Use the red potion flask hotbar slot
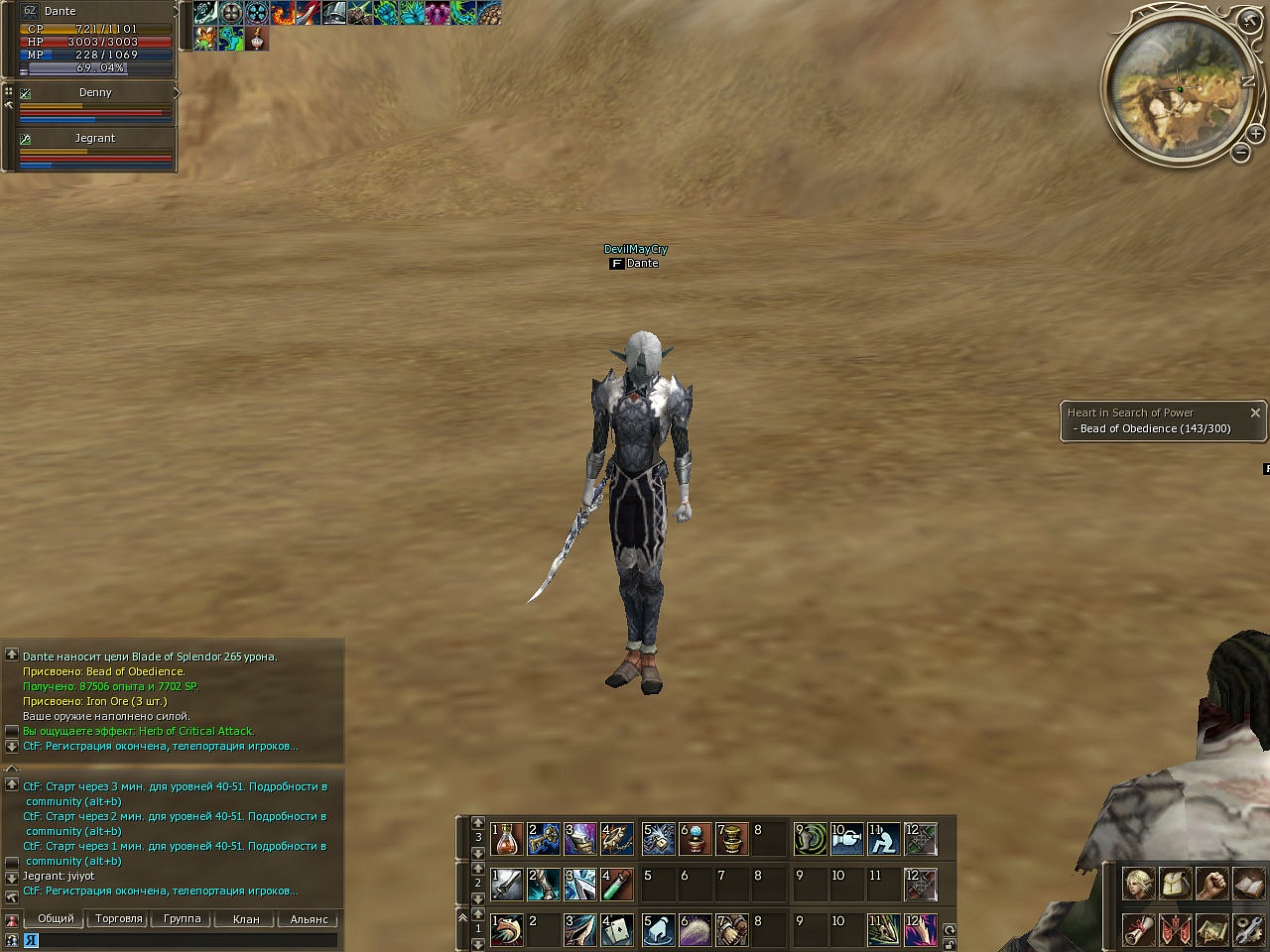 [x=508, y=840]
